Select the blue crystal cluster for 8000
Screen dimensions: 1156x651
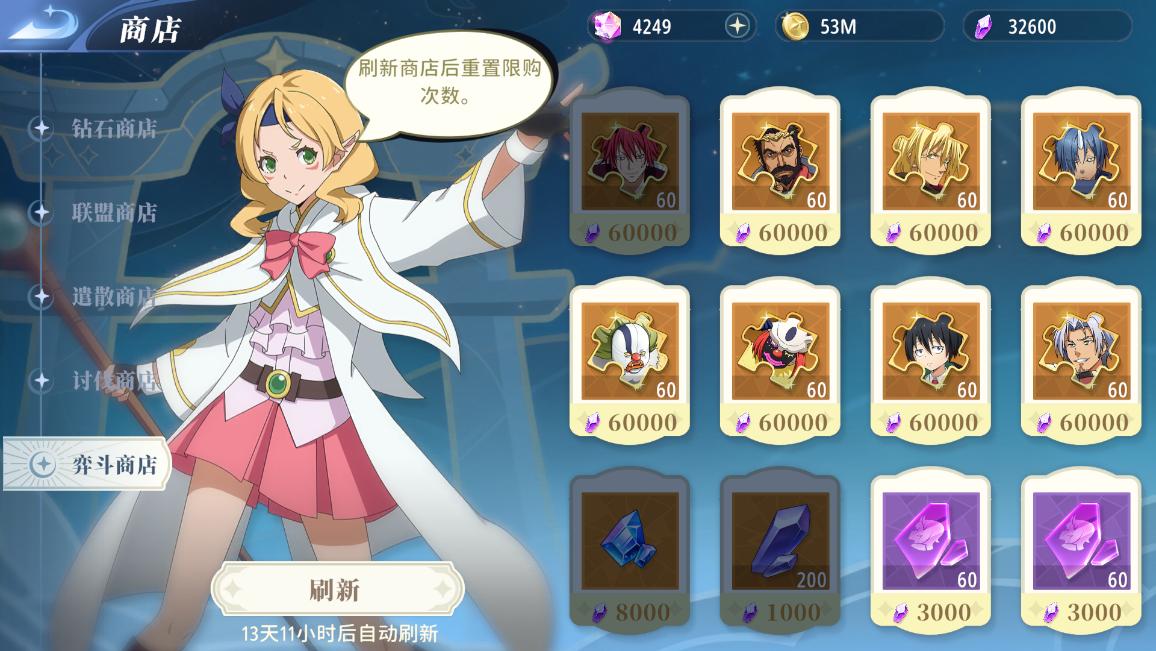click(x=629, y=550)
